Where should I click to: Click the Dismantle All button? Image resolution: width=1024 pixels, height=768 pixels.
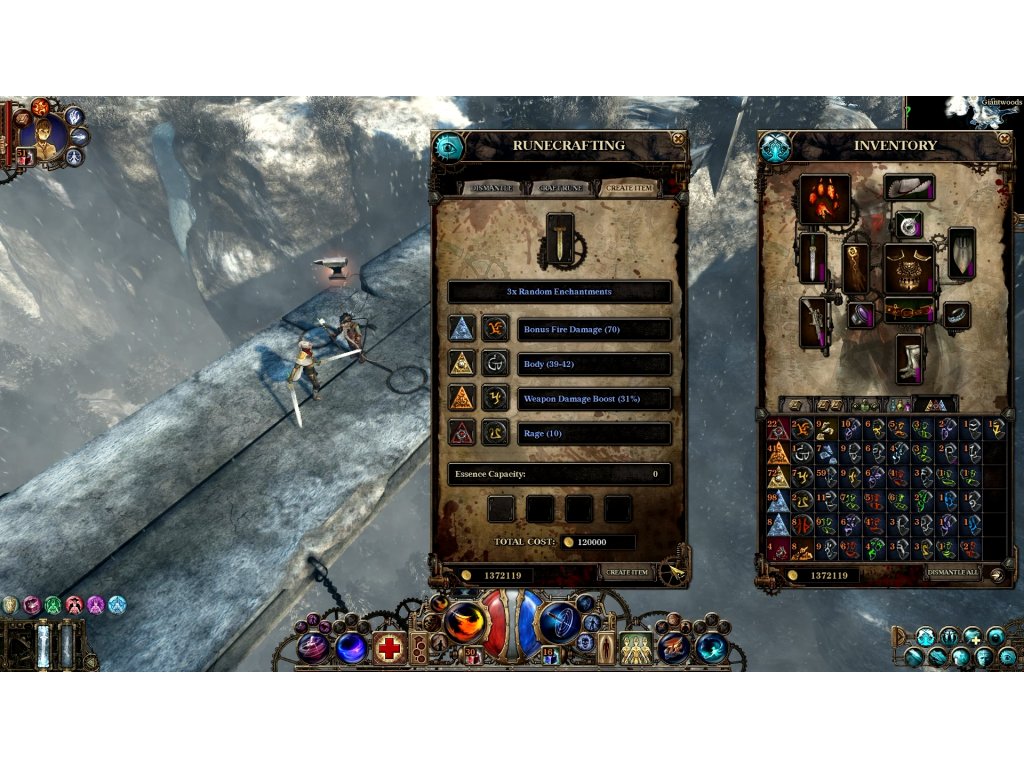coord(951,574)
